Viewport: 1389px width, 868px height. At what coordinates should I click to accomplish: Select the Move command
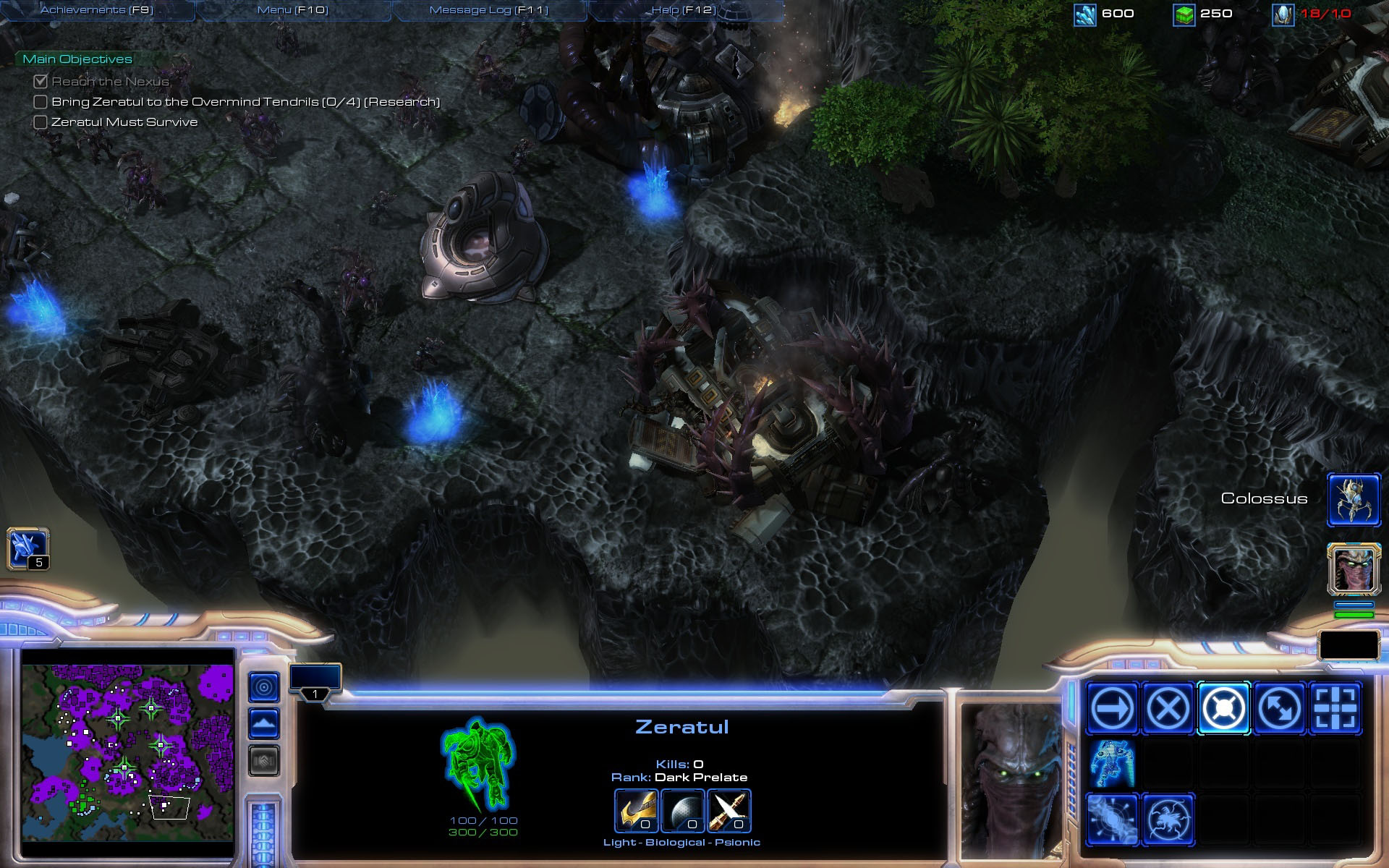(x=1112, y=707)
